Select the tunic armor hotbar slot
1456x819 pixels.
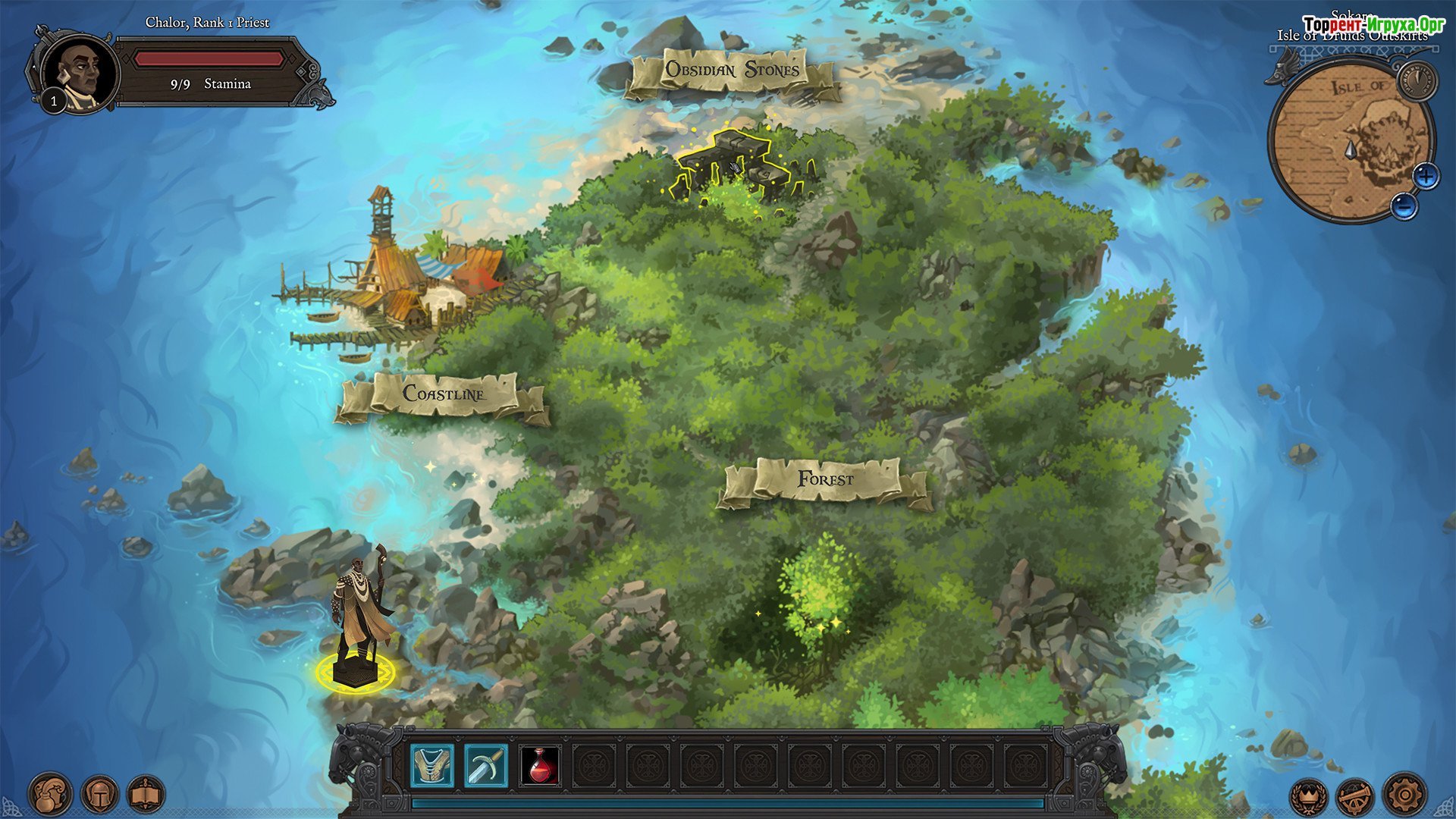(432, 765)
